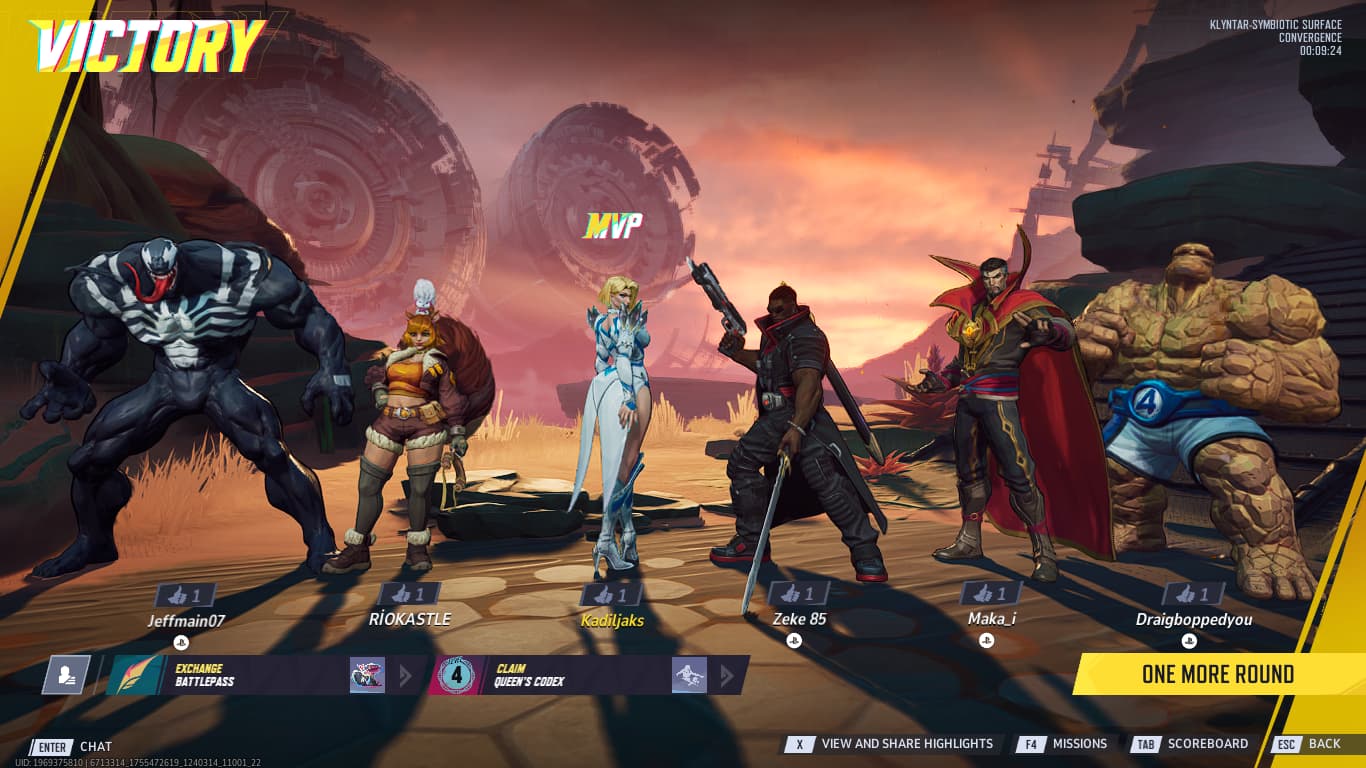
Task: Open the player profile icon beside Battlepass
Action: [x=66, y=675]
